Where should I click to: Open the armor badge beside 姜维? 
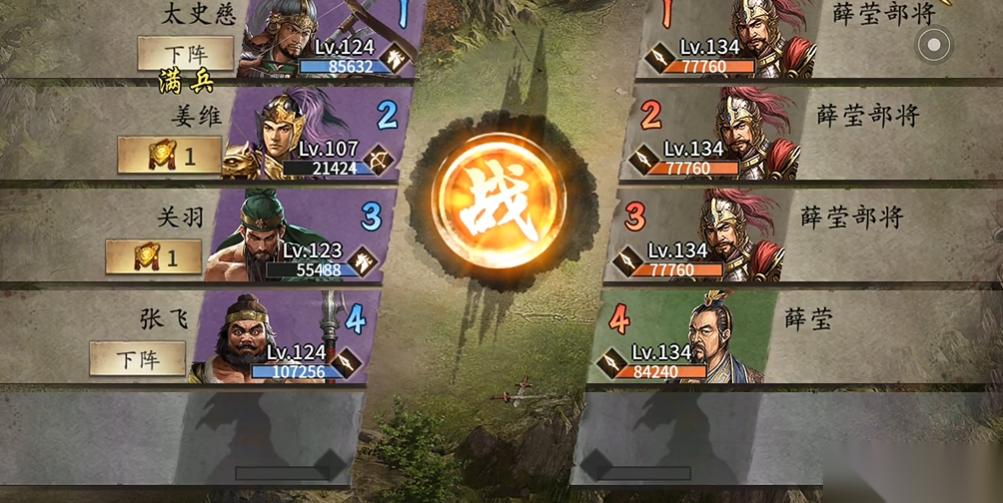[x=169, y=155]
